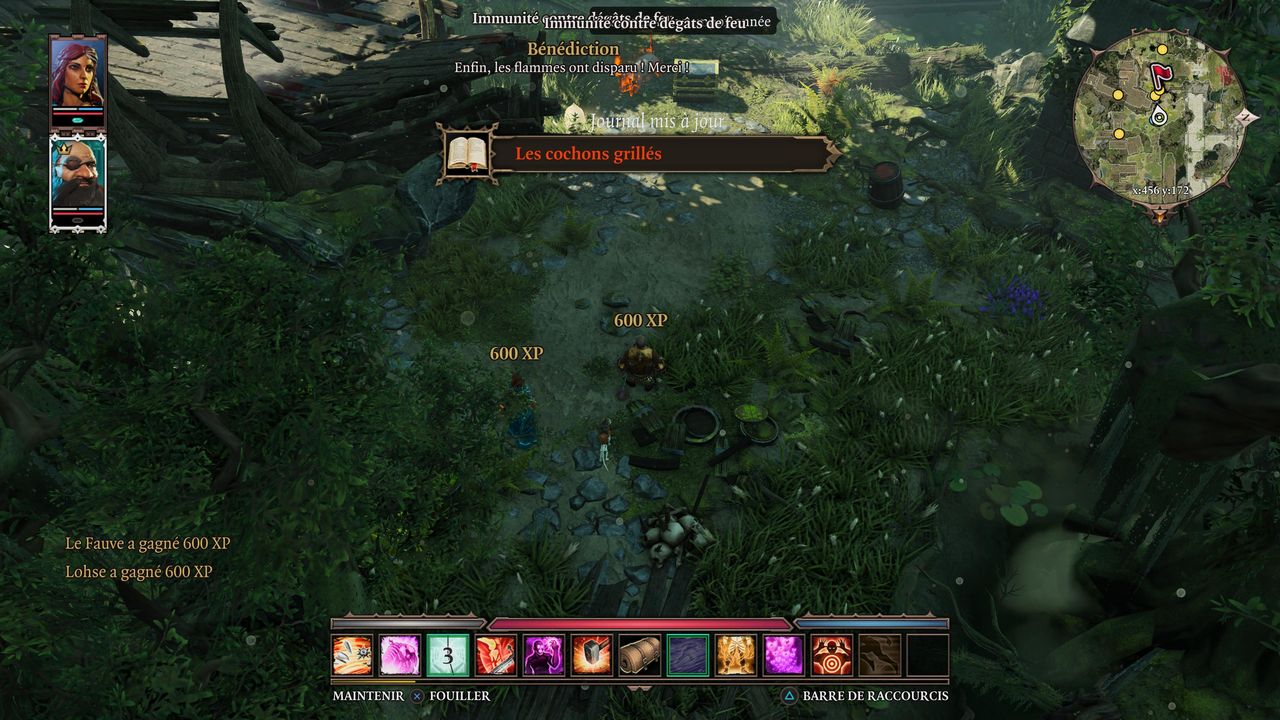
Task: Use the red target taunt skill
Action: pyautogui.click(x=832, y=655)
